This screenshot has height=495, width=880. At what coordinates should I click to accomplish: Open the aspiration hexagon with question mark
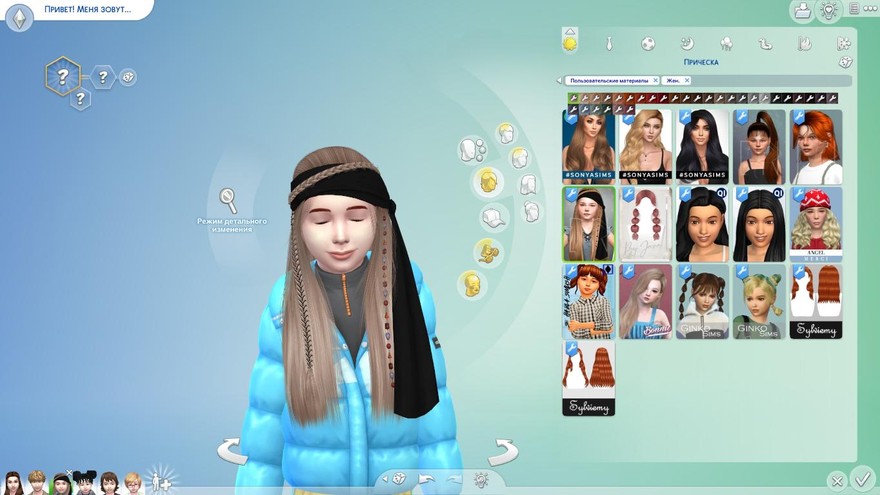point(62,75)
